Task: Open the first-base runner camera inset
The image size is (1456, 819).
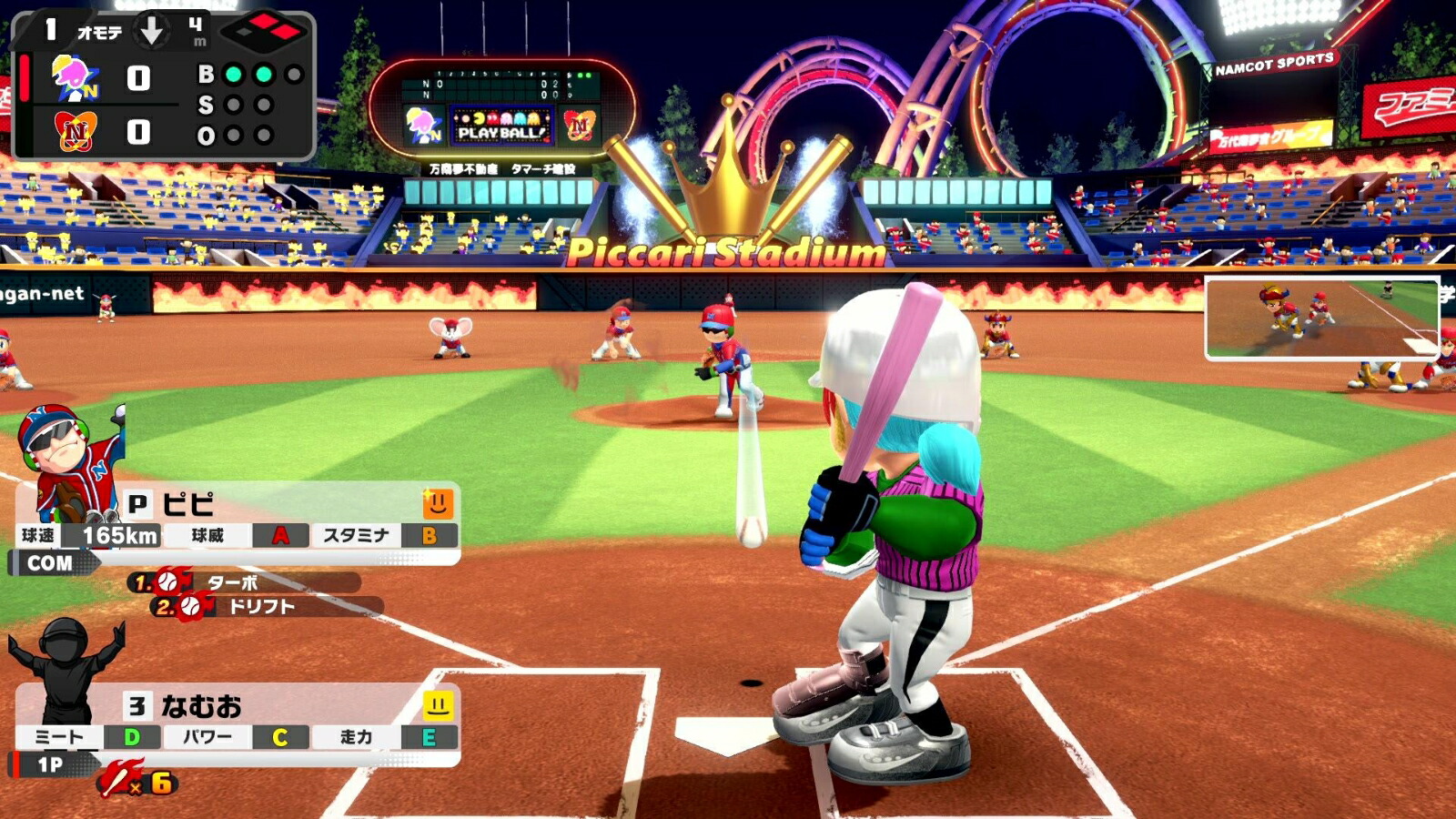Action: point(1321,318)
